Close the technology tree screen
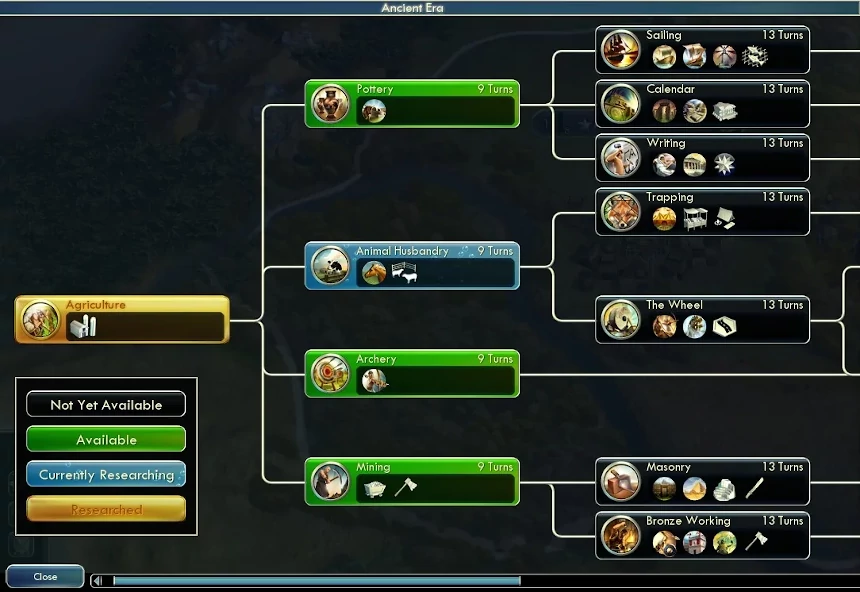The width and height of the screenshot is (860, 592). (45, 577)
